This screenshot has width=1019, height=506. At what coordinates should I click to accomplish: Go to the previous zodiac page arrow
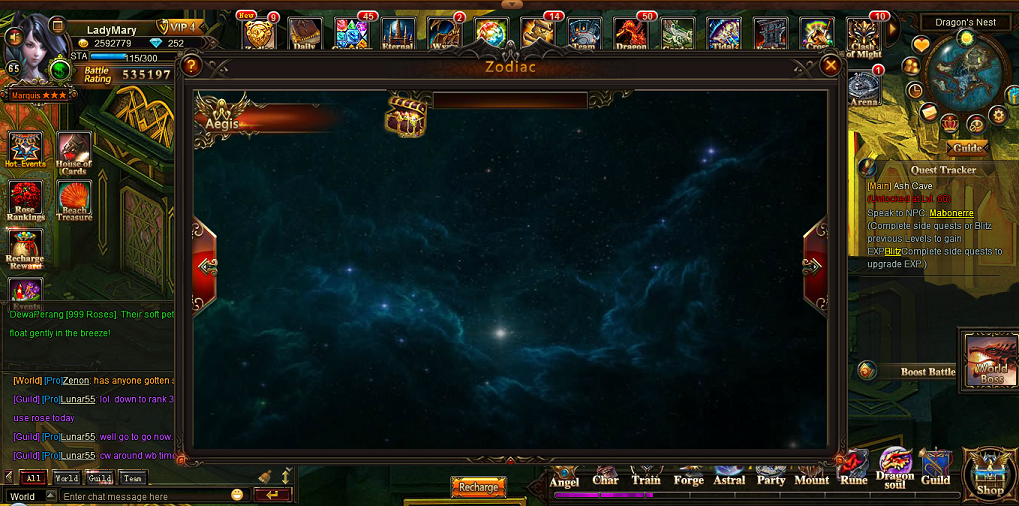coord(207,266)
